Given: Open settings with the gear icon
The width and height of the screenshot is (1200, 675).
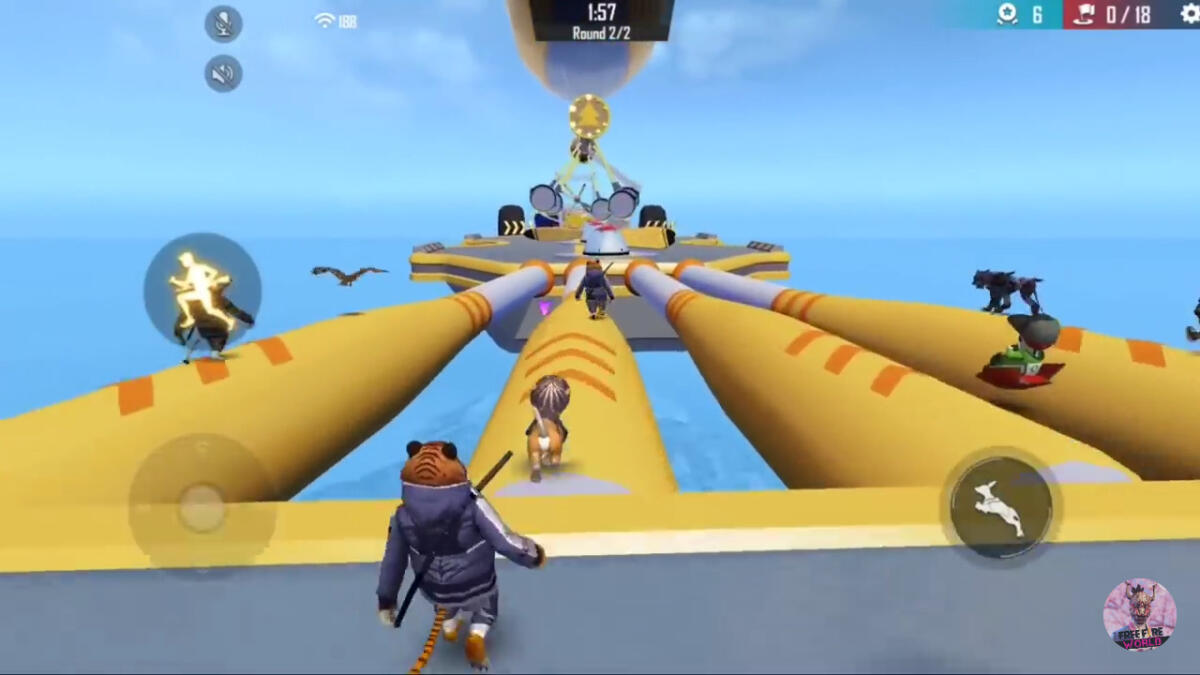Looking at the screenshot, I should [1189, 14].
